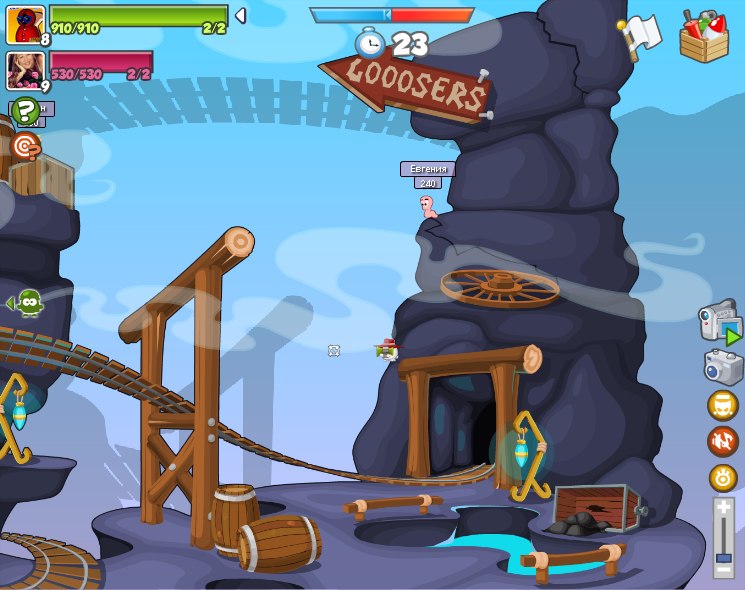Screen dimensions: 745x590
Task: Start video recording with camcorder icon
Action: tap(720, 323)
